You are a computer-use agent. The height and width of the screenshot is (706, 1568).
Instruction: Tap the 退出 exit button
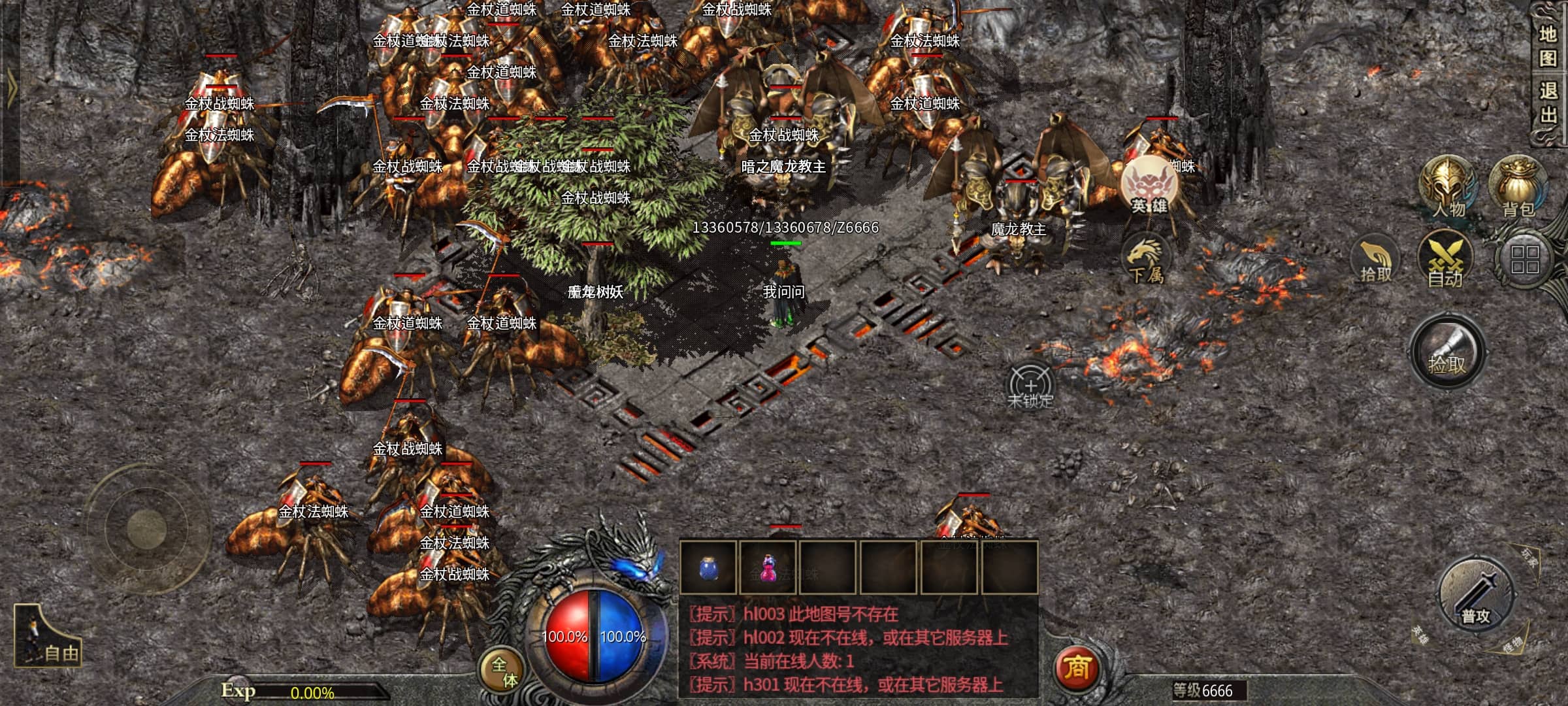[x=1547, y=102]
